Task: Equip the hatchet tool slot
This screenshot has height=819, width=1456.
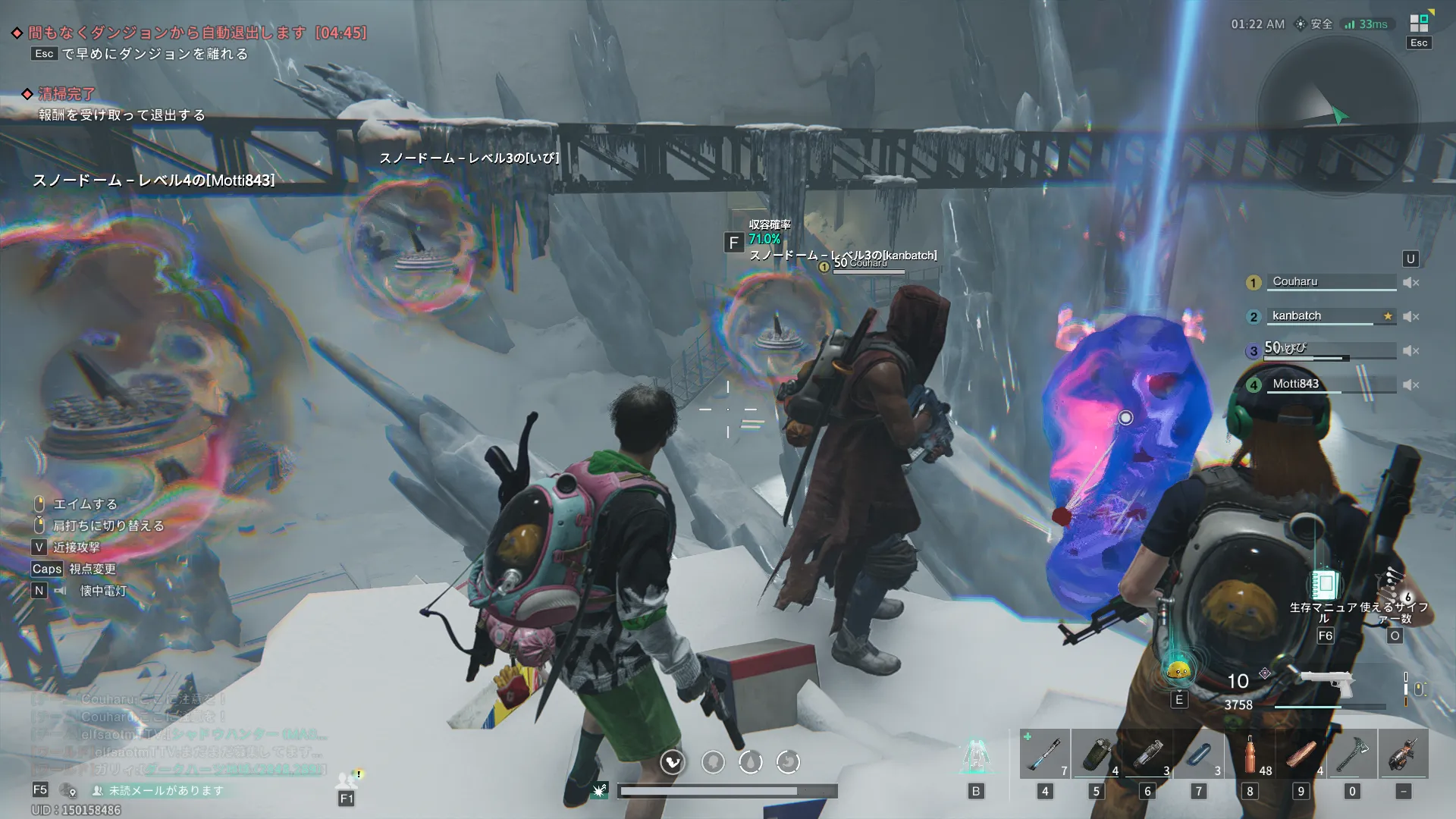Action: 1352,754
